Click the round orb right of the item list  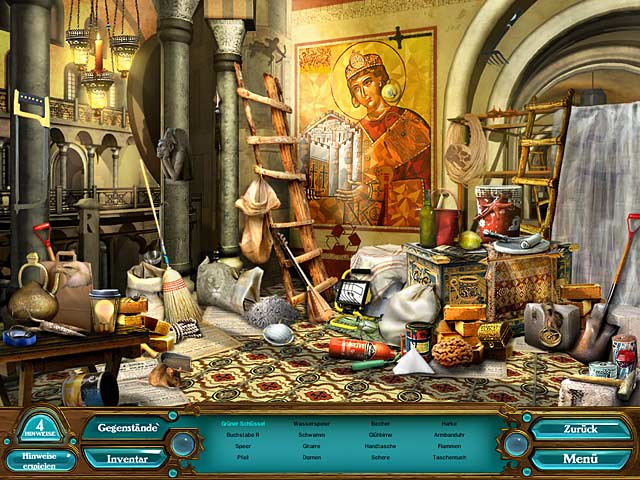click(516, 443)
